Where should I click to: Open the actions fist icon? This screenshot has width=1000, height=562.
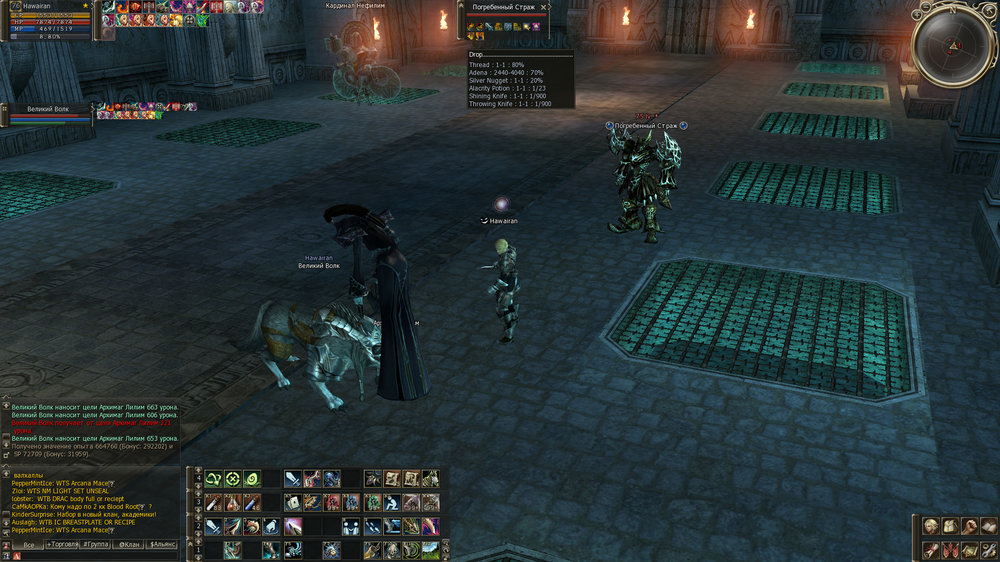pyautogui.click(x=968, y=527)
